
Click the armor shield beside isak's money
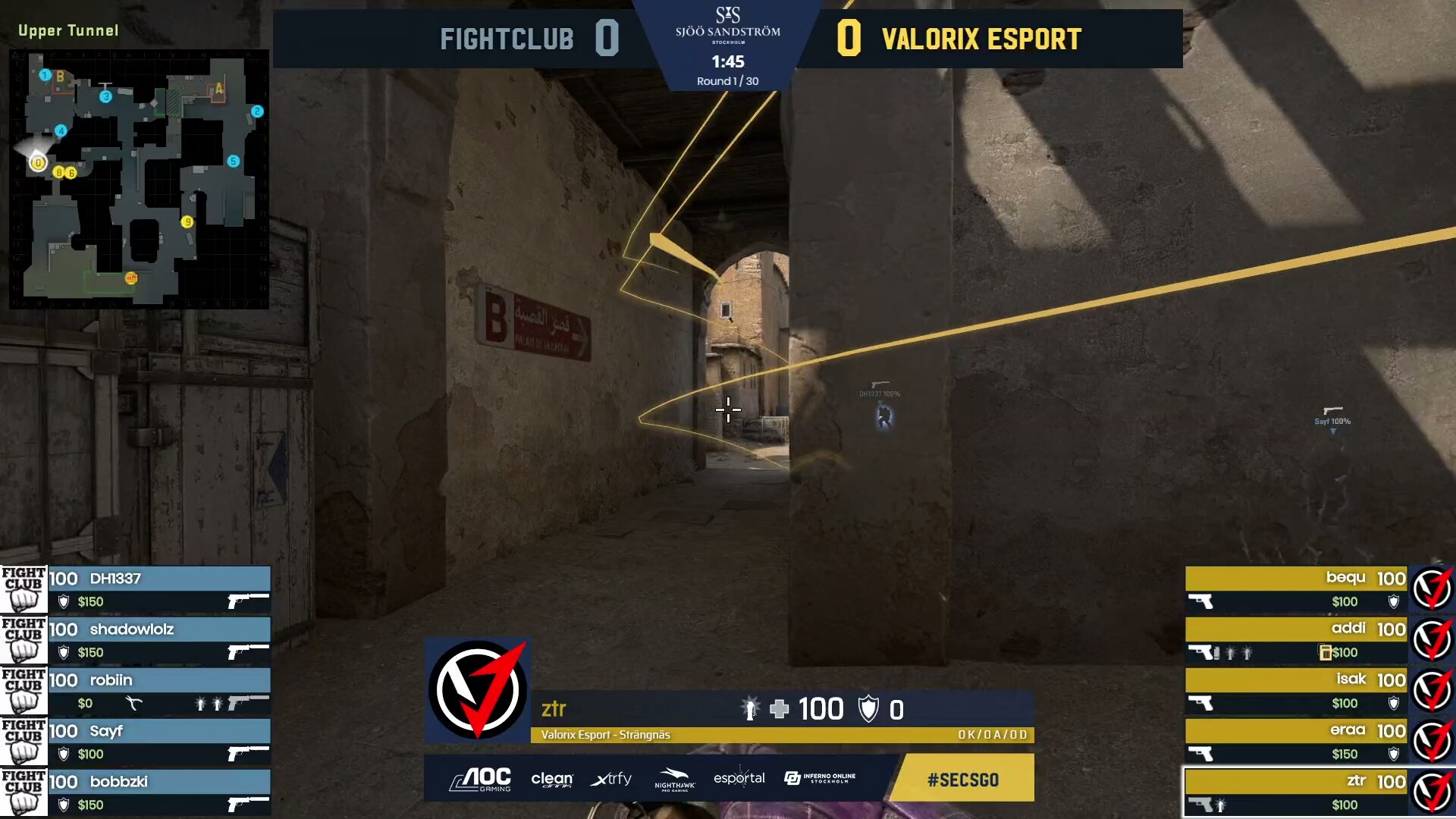pyautogui.click(x=1394, y=703)
